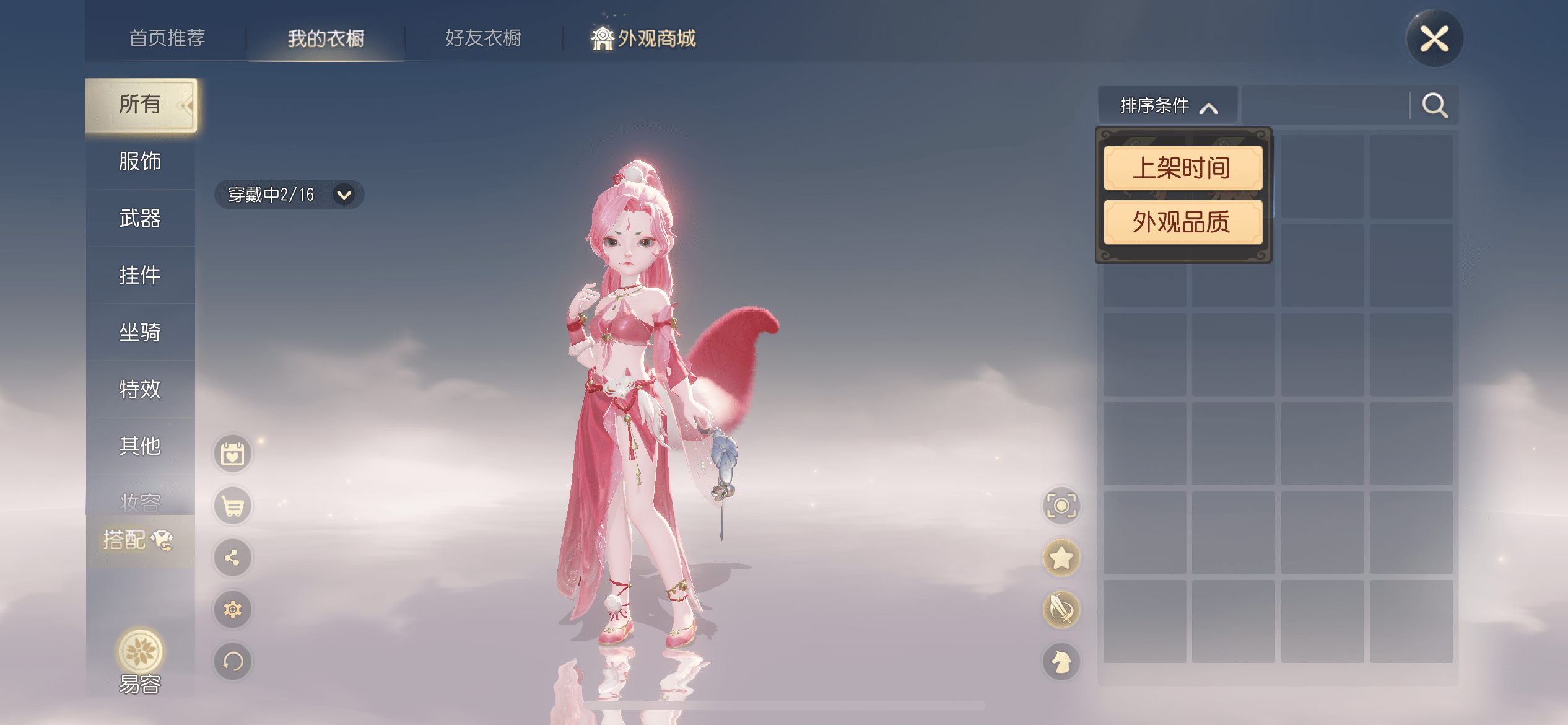The image size is (1568, 725).
Task: Choose the 服饰 category
Action: click(x=140, y=161)
